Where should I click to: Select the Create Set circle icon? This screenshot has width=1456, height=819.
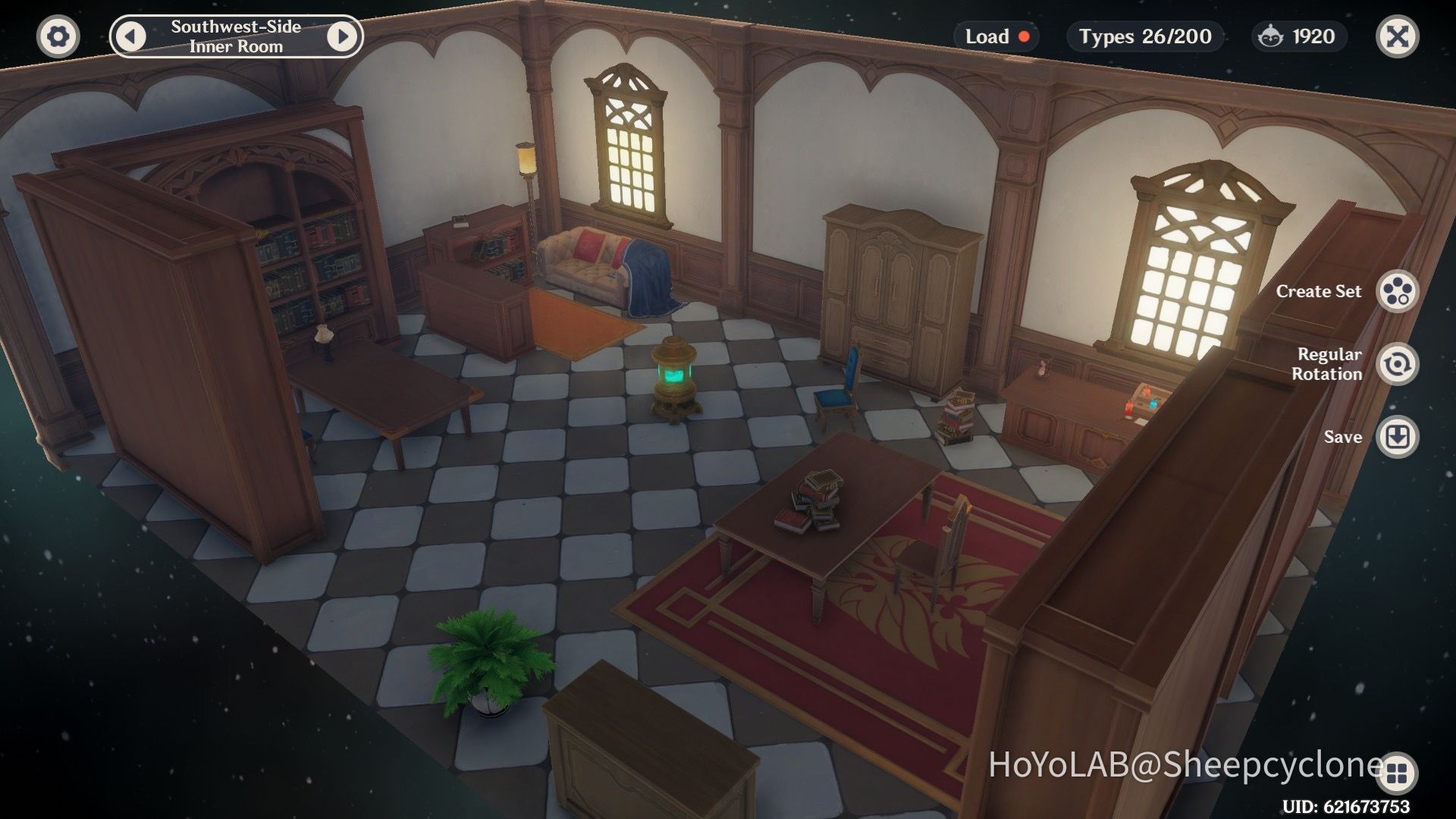(x=1399, y=291)
